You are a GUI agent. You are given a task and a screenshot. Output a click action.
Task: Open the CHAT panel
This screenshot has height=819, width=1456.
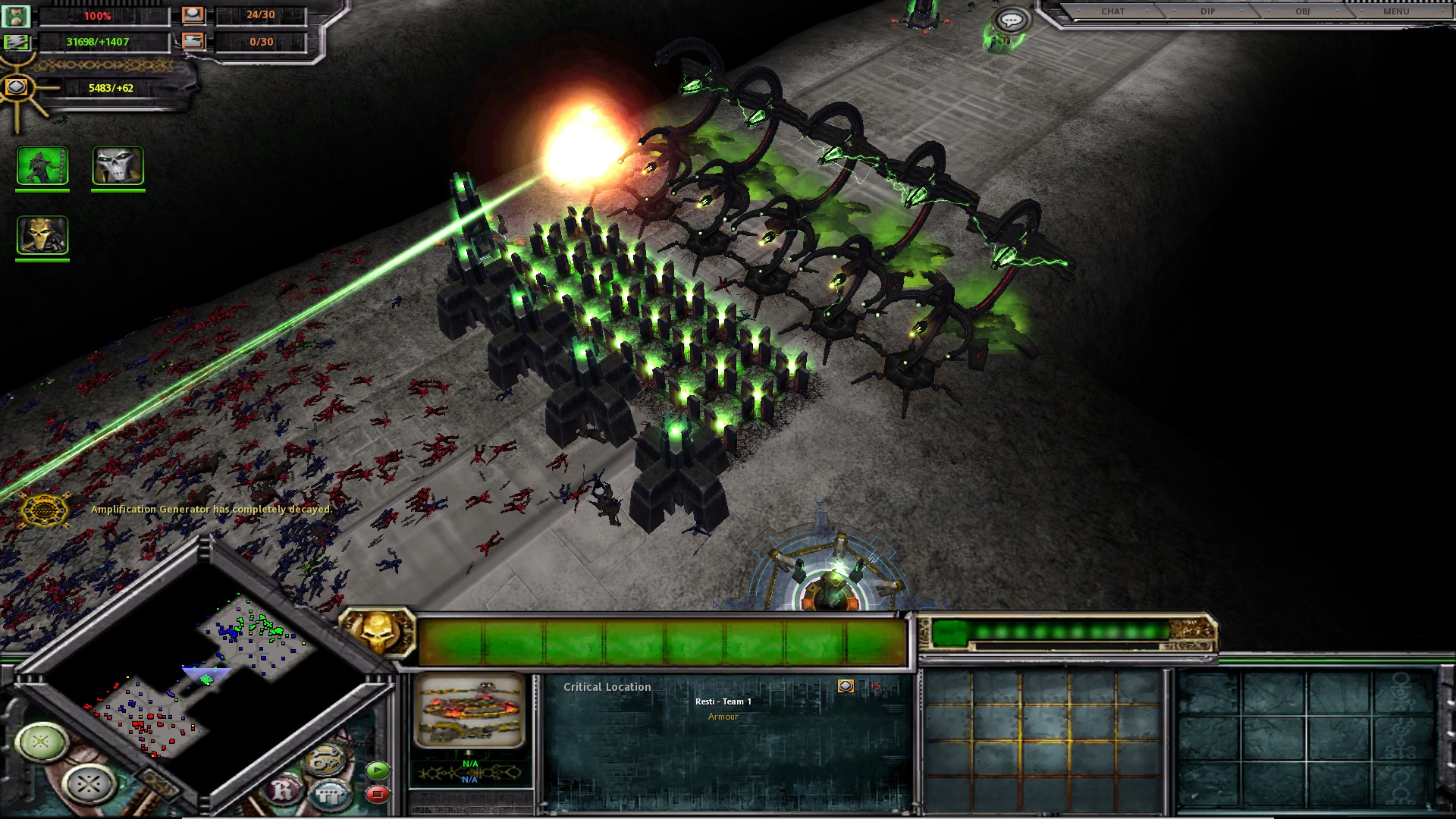coord(1112,11)
